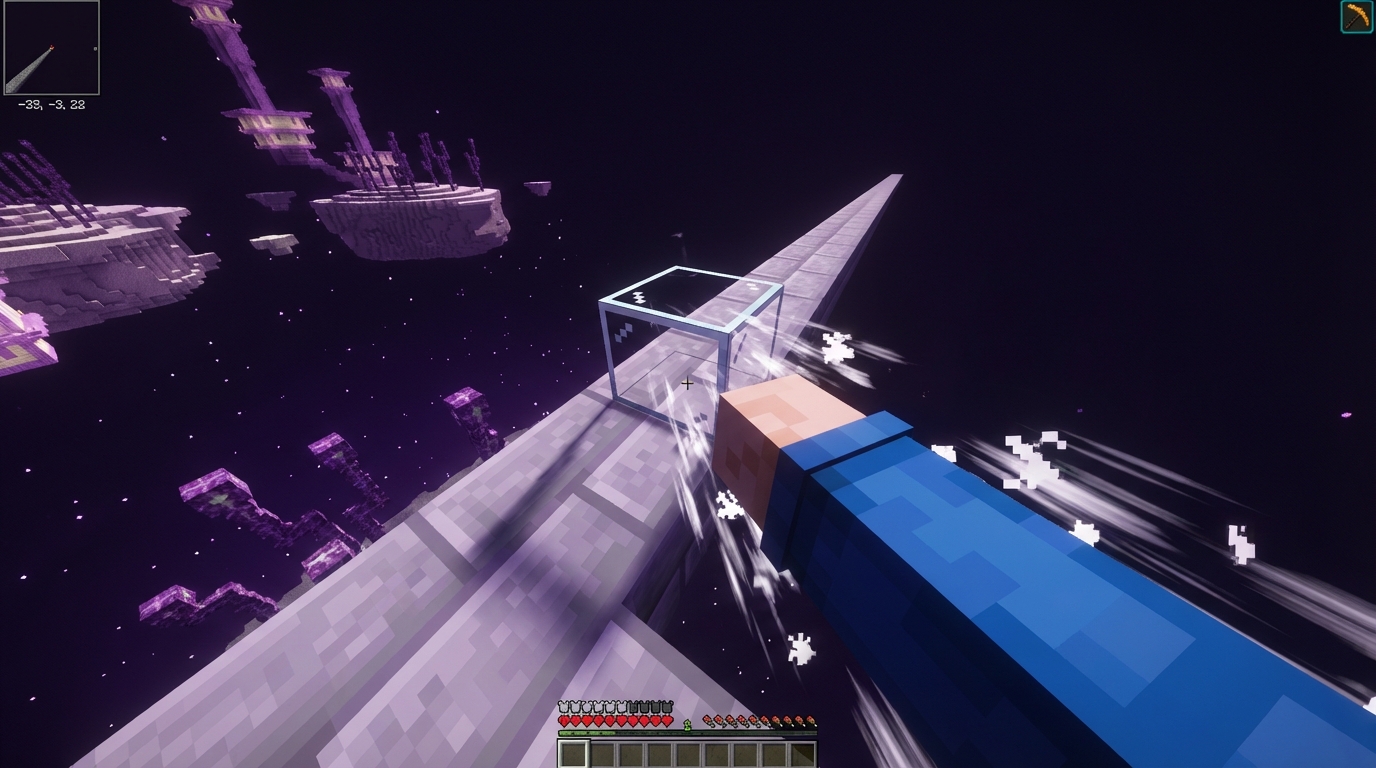This screenshot has width=1376, height=768.
Task: Click the red player arrow inside the minimap
Action: [x=52, y=48]
